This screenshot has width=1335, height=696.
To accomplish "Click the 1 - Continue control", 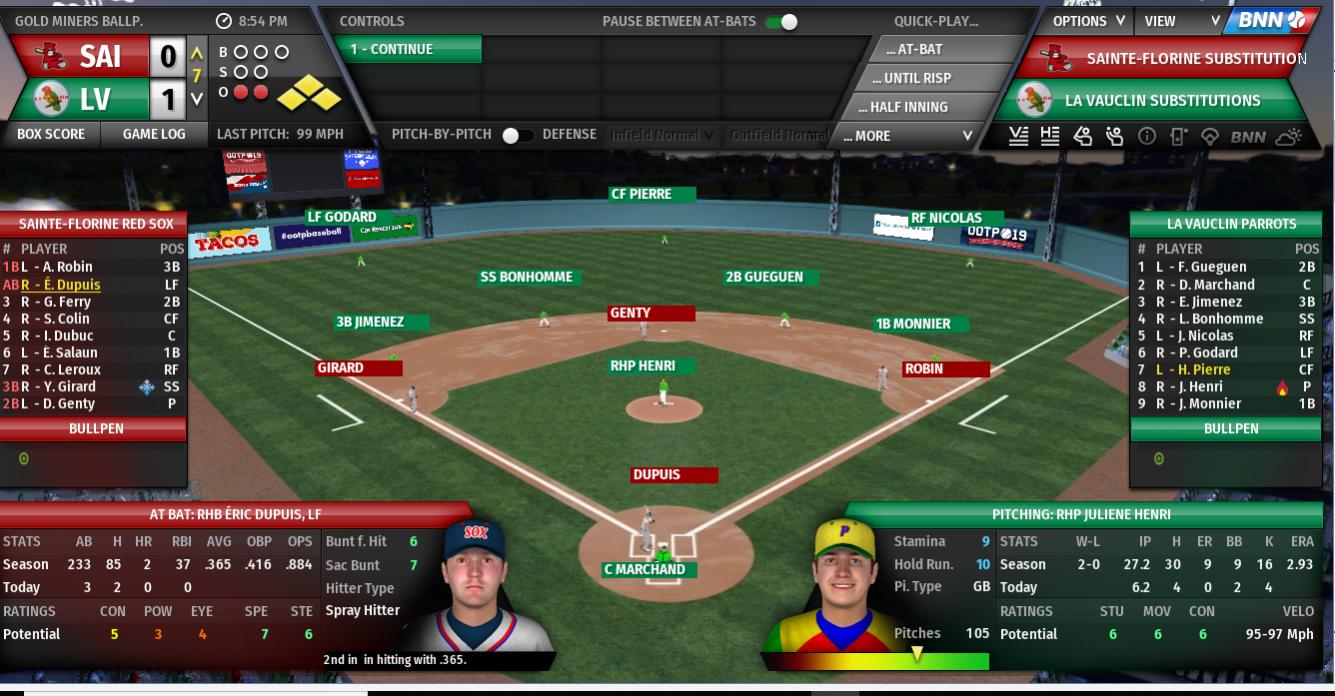I will pyautogui.click(x=407, y=49).
